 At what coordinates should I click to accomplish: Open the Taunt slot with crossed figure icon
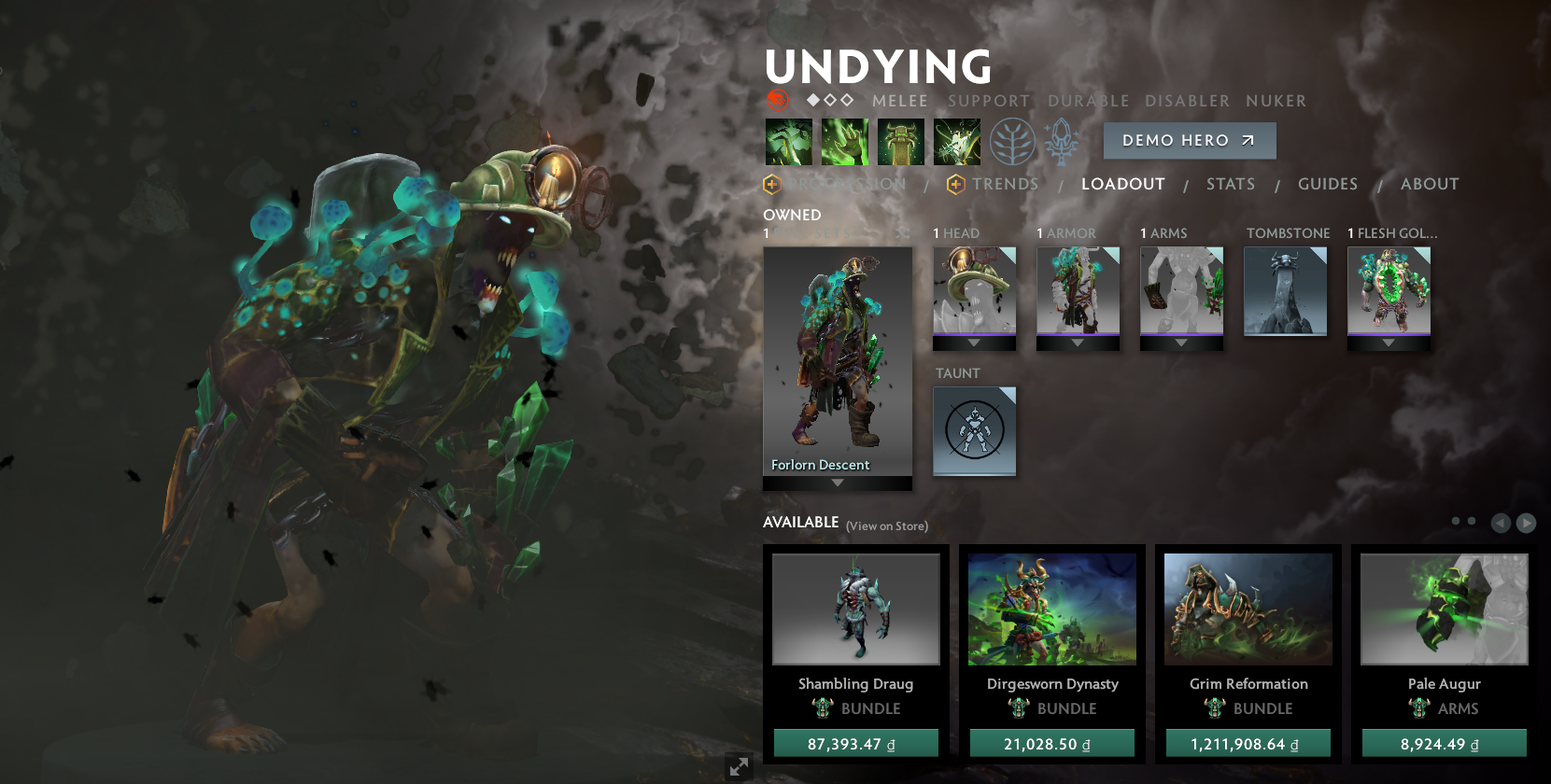(974, 430)
